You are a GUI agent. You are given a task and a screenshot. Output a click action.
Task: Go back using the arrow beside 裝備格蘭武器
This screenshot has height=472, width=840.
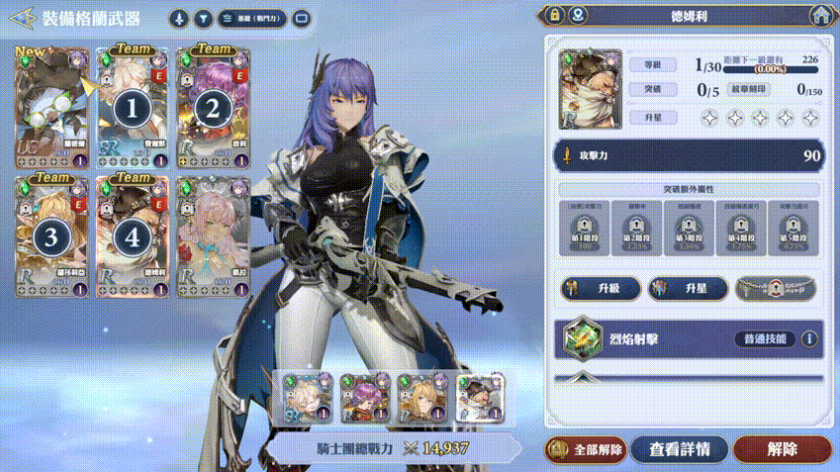click(x=17, y=19)
